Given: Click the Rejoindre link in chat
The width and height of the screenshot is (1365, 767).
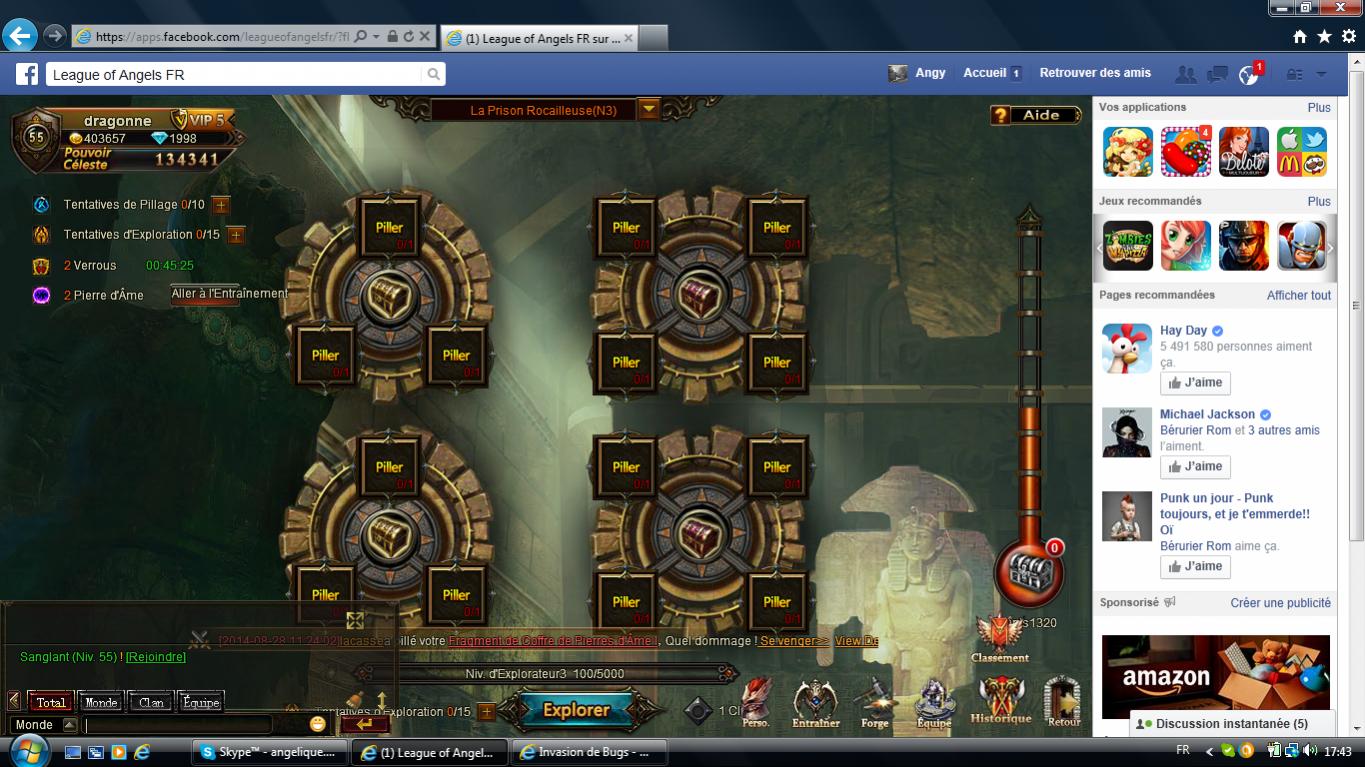Looking at the screenshot, I should pyautogui.click(x=156, y=657).
